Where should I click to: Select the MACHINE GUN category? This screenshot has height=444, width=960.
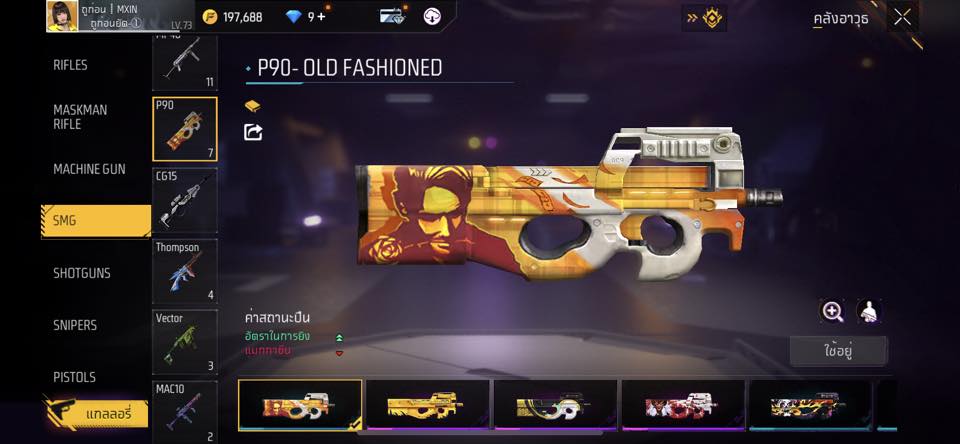(x=89, y=169)
